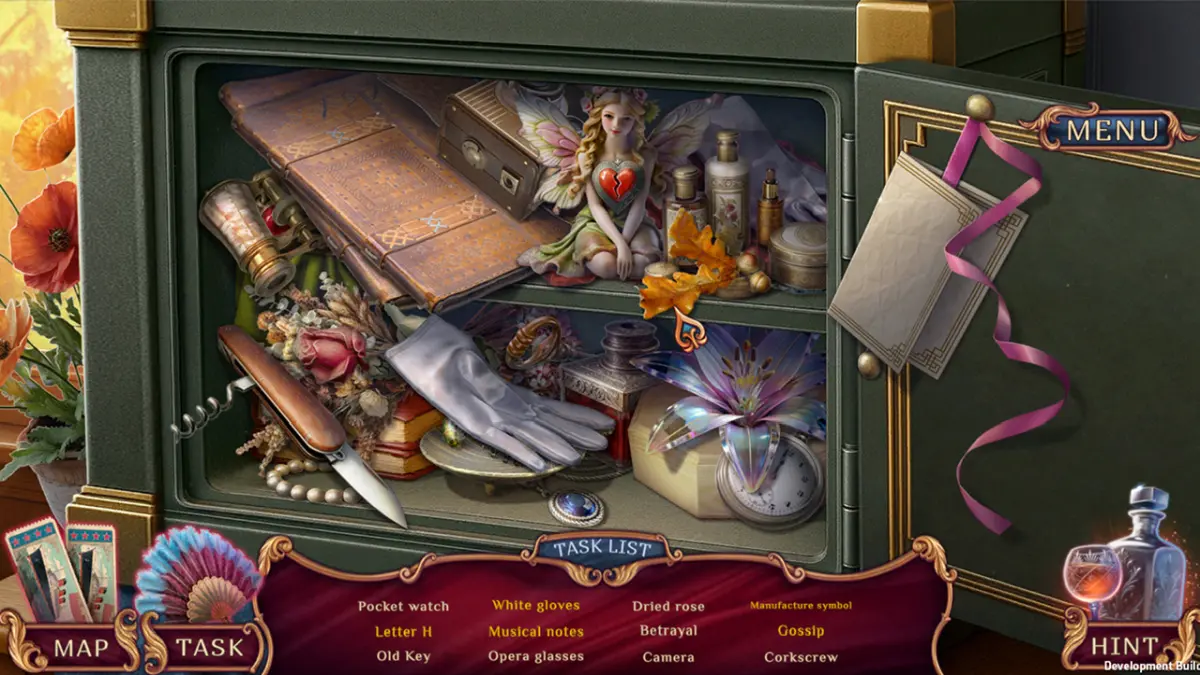Select "Pocket watch" in the task list
The height and width of the screenshot is (675, 1200).
pyautogui.click(x=403, y=606)
